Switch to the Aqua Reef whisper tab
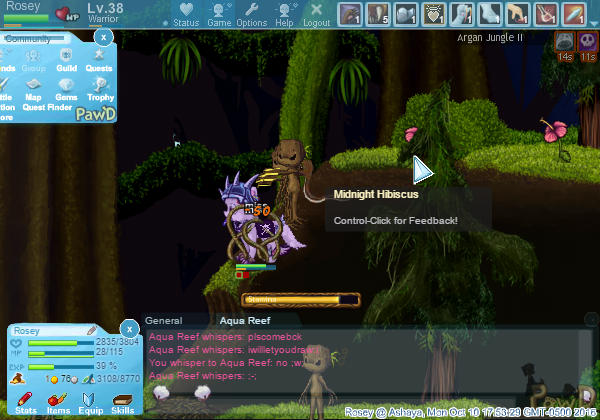600x420 pixels. pos(245,321)
